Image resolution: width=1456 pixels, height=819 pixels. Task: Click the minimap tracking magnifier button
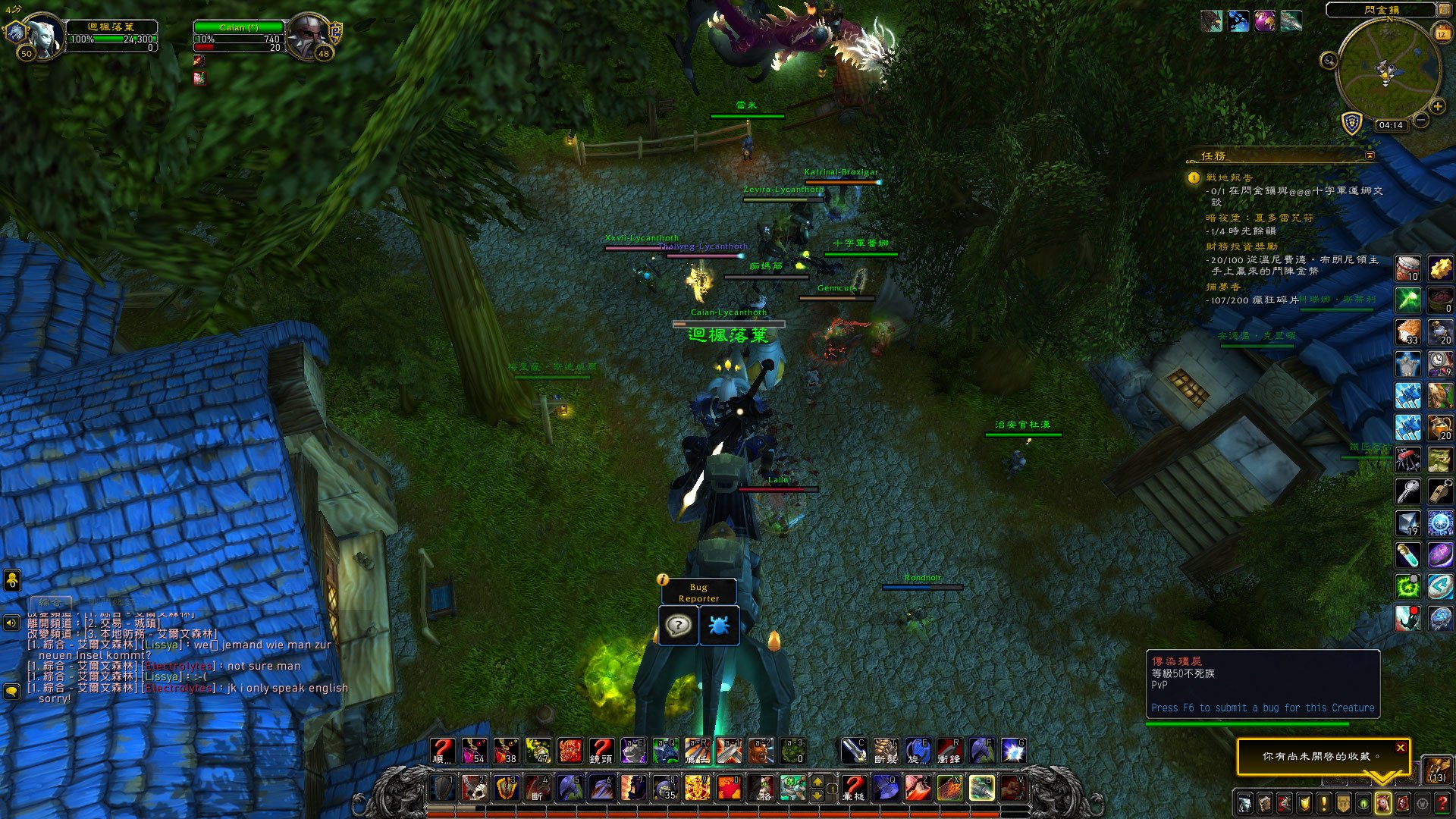(1329, 61)
